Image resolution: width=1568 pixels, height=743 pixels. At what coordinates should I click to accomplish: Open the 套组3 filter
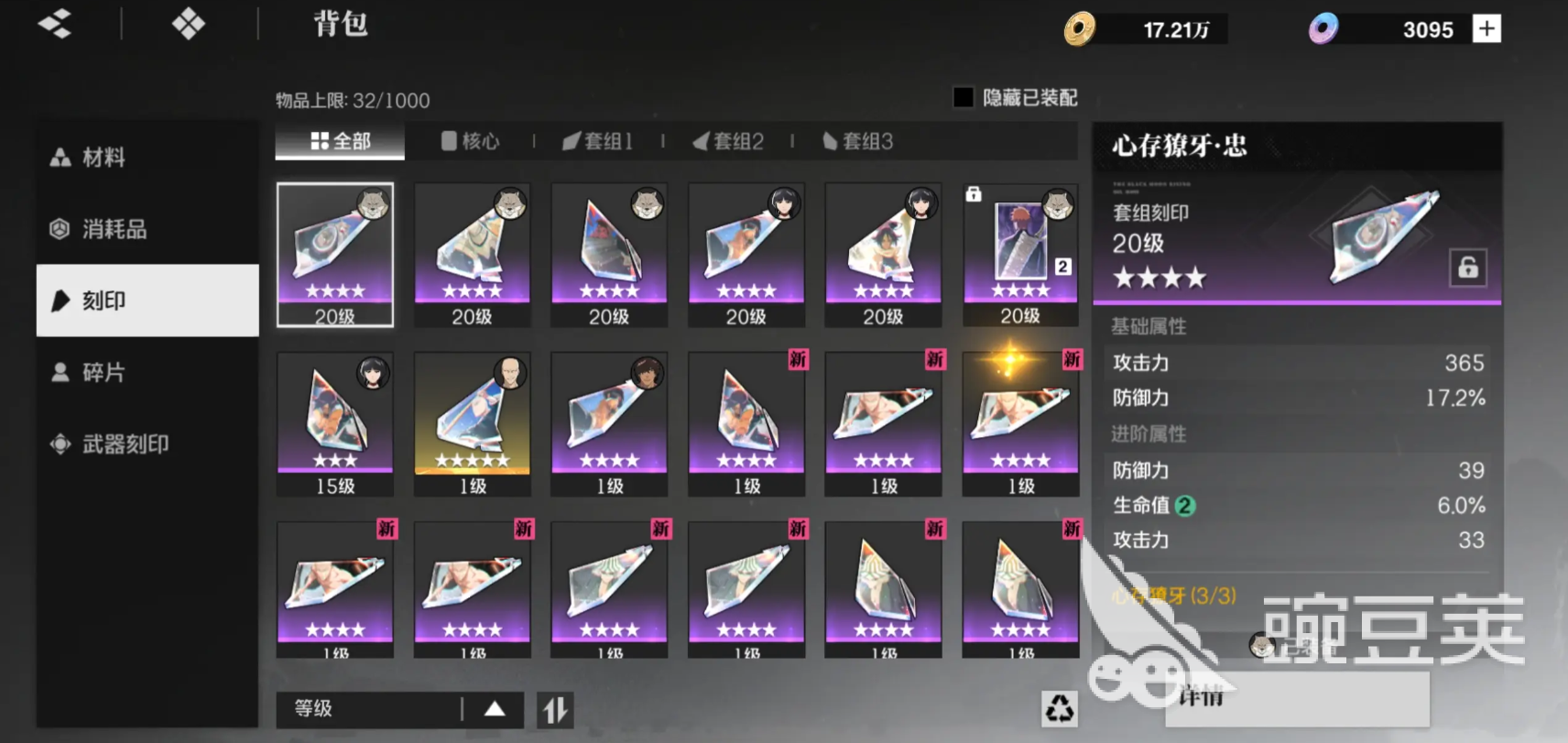(x=857, y=141)
